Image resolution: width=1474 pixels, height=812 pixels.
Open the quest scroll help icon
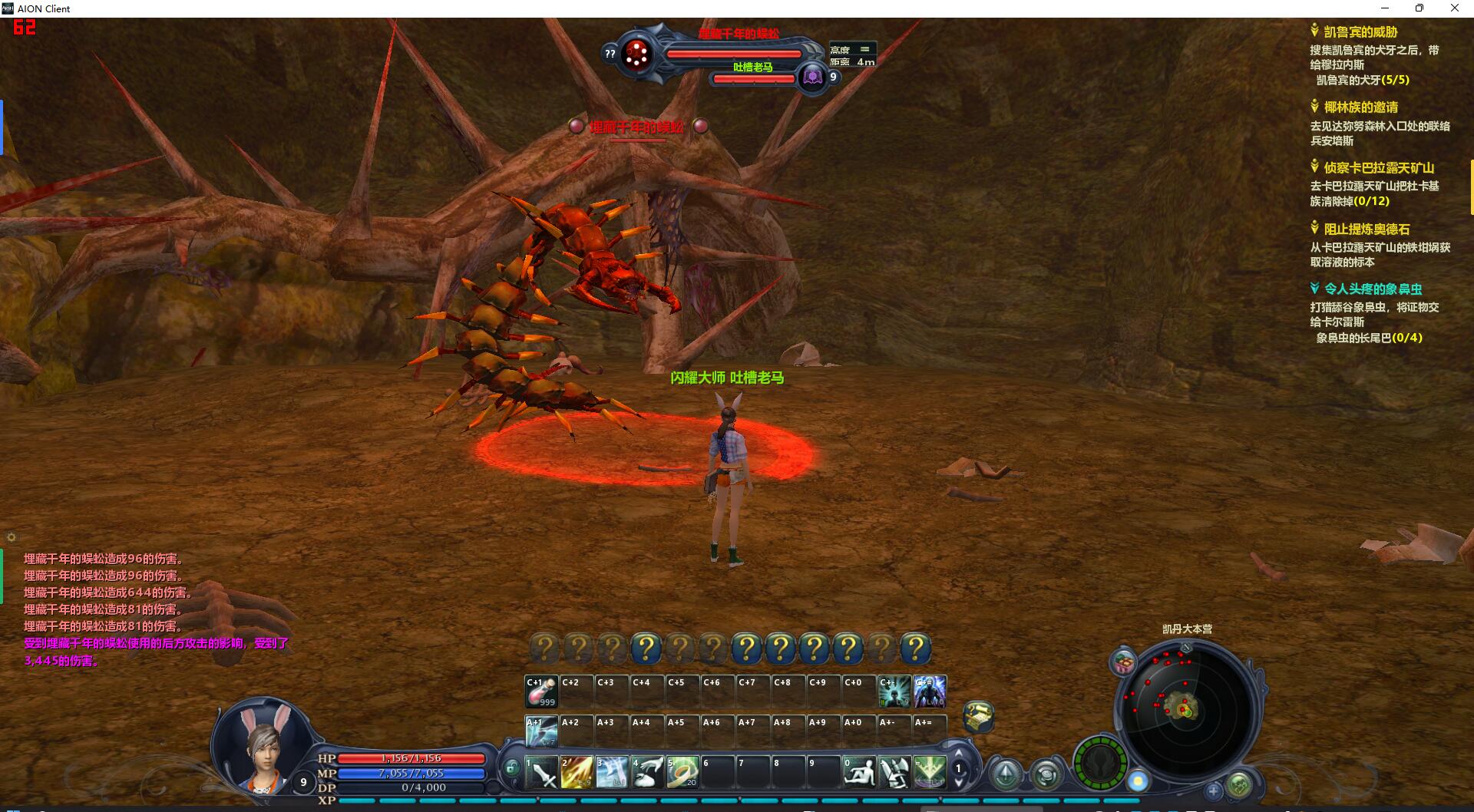coord(978,716)
